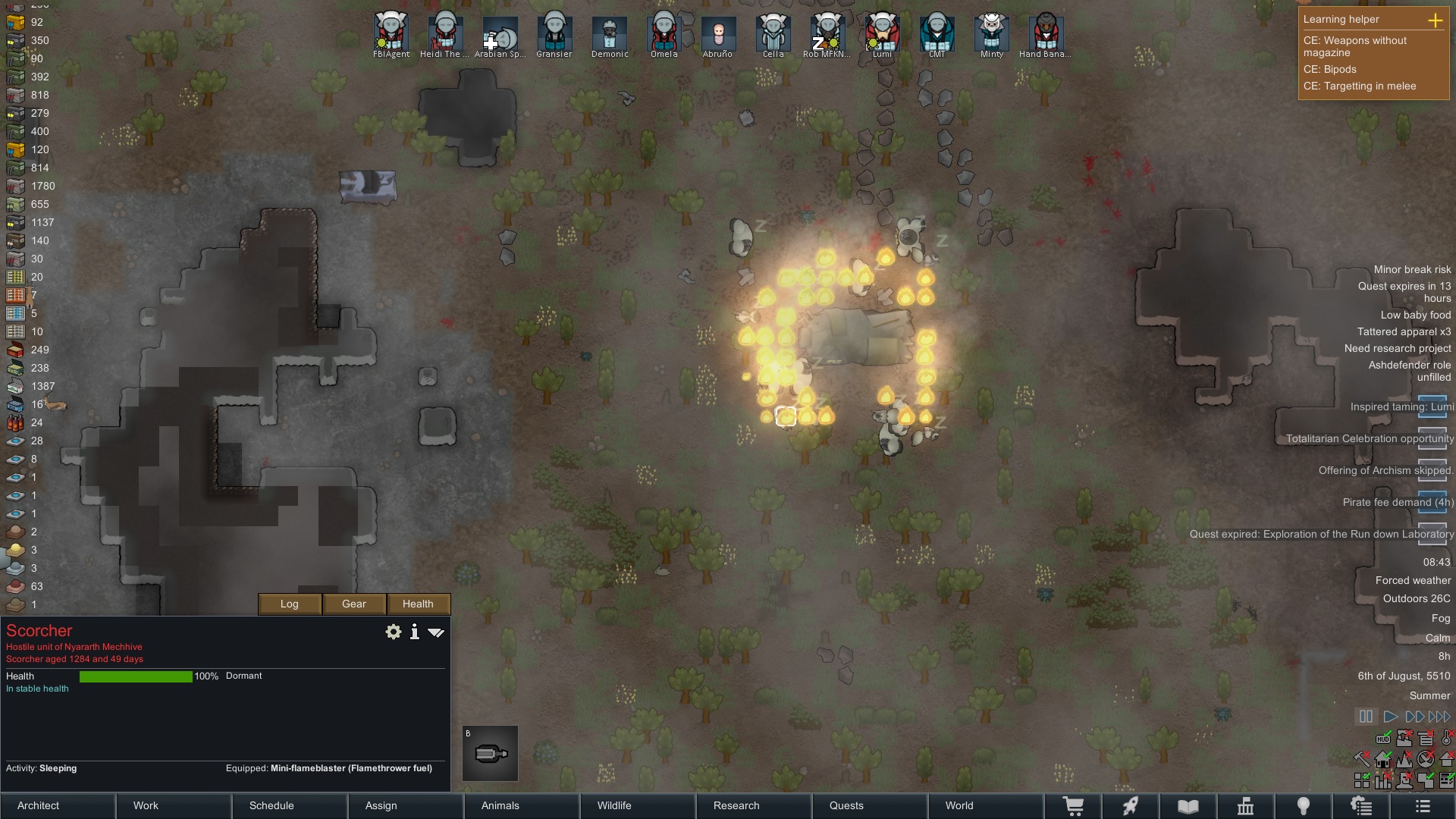
Task: Show the Scorcher's Health tab
Action: (x=418, y=604)
